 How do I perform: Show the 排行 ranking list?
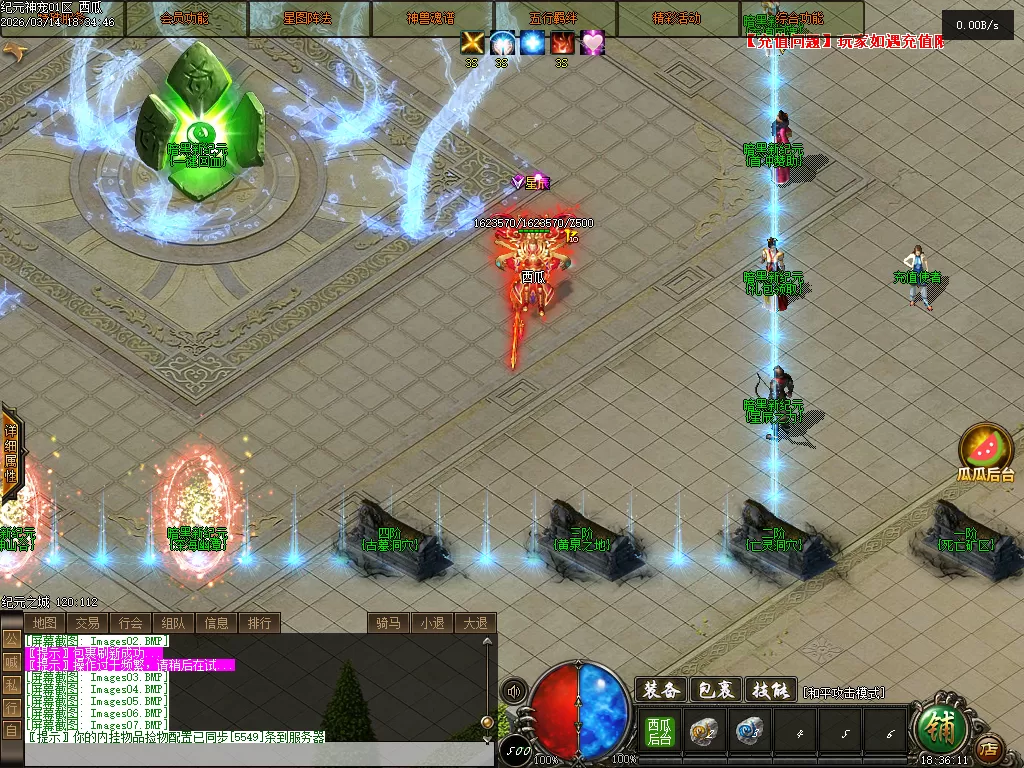[x=259, y=623]
